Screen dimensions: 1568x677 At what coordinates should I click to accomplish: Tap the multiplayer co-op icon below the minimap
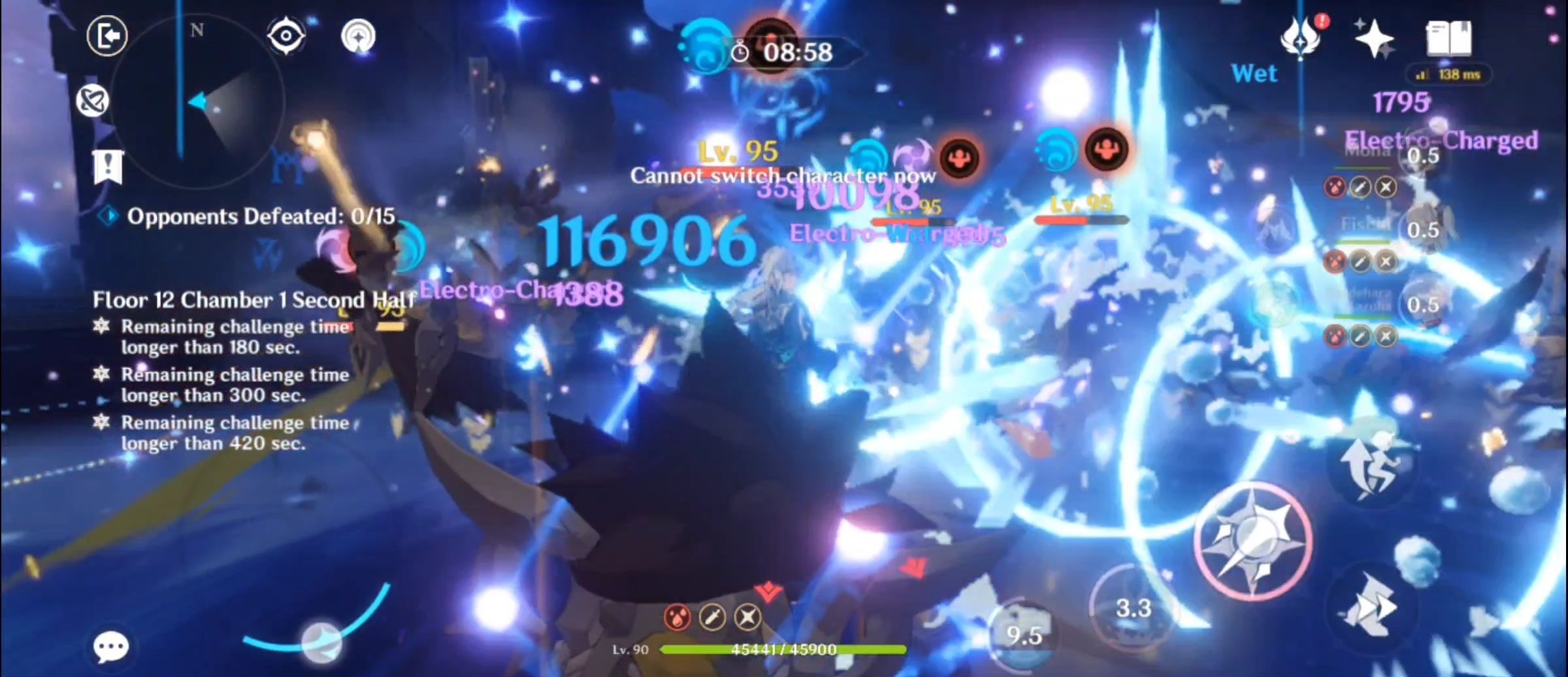(x=93, y=99)
